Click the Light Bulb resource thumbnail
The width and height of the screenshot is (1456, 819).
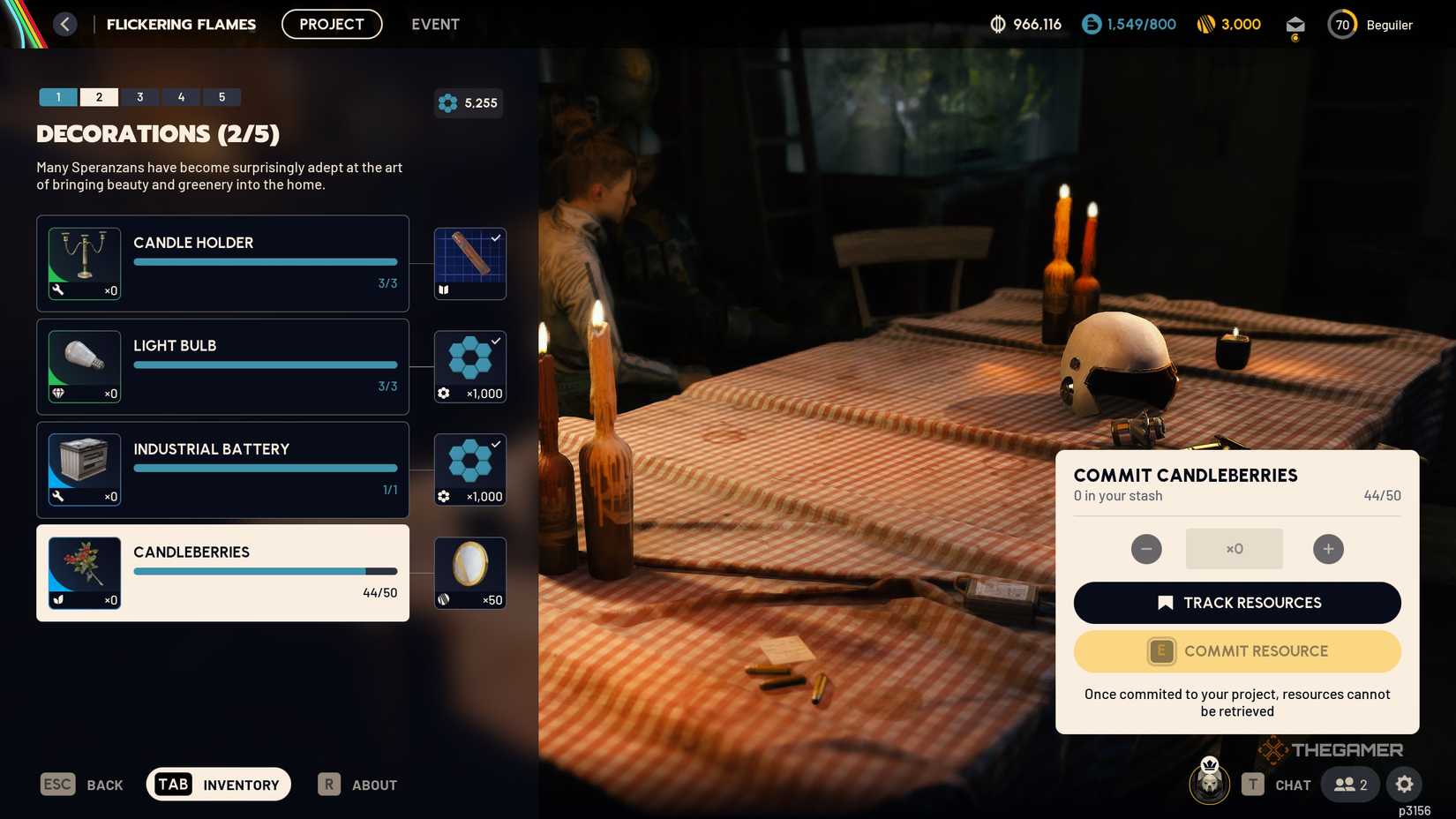point(84,365)
